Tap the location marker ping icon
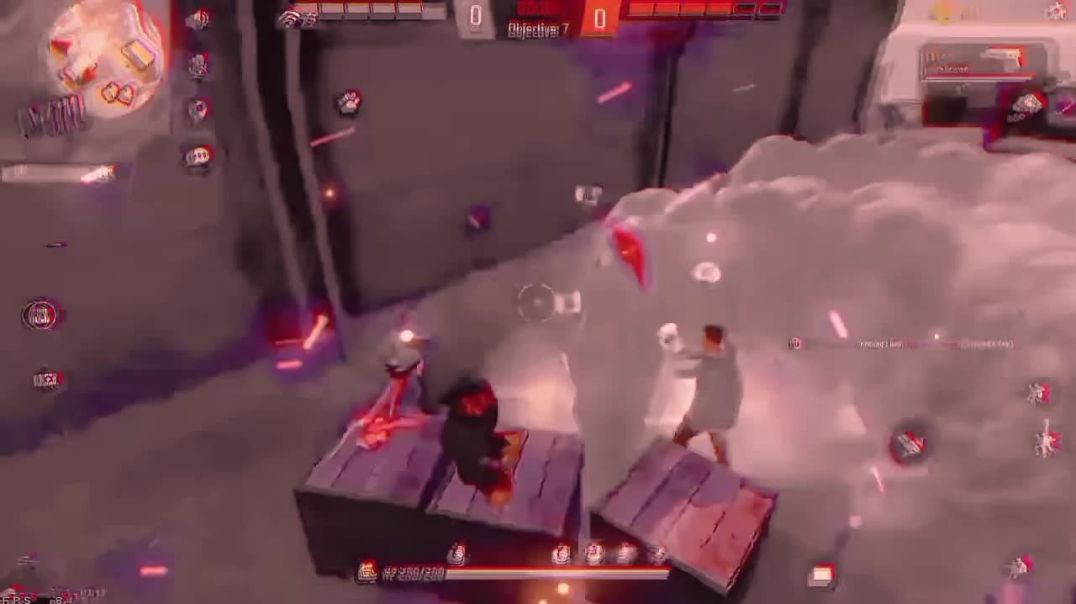Image resolution: width=1076 pixels, height=604 pixels. click(198, 110)
